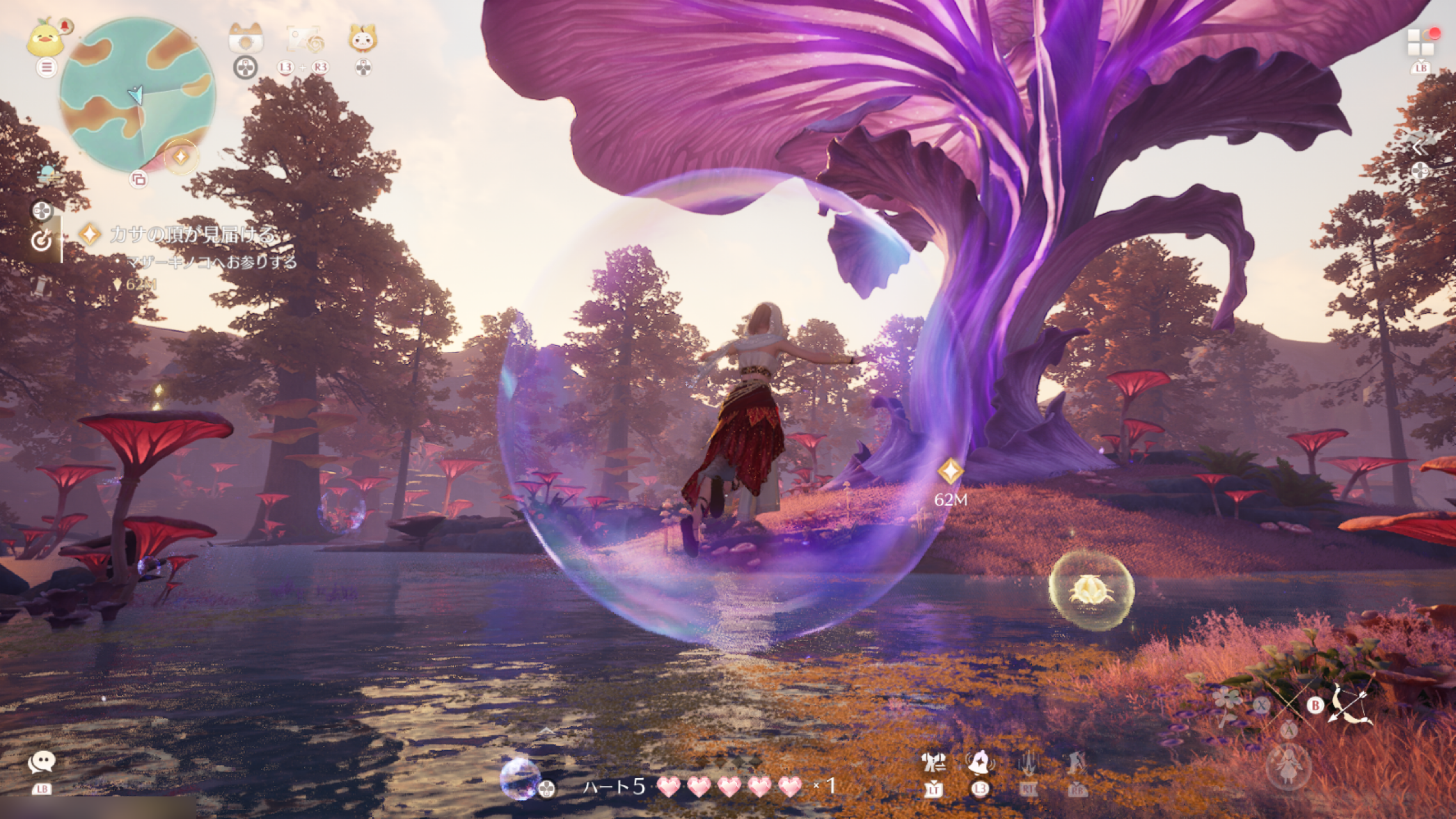Image resolution: width=1456 pixels, height=819 pixels.
Task: Tap the girl silhouette jump button
Action: tap(1288, 765)
